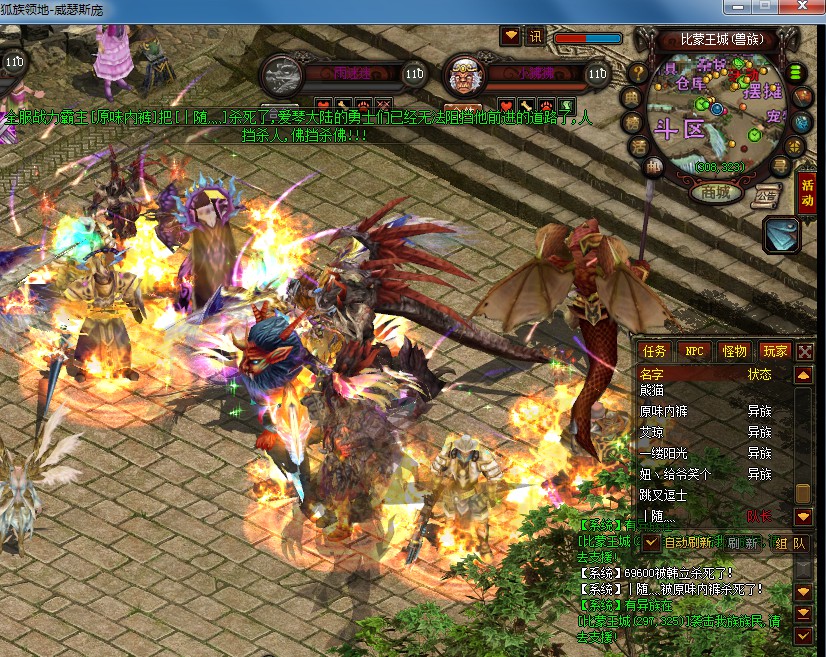Select player 原味内裤 in the list
Screen dimensions: 826x657
[664, 411]
